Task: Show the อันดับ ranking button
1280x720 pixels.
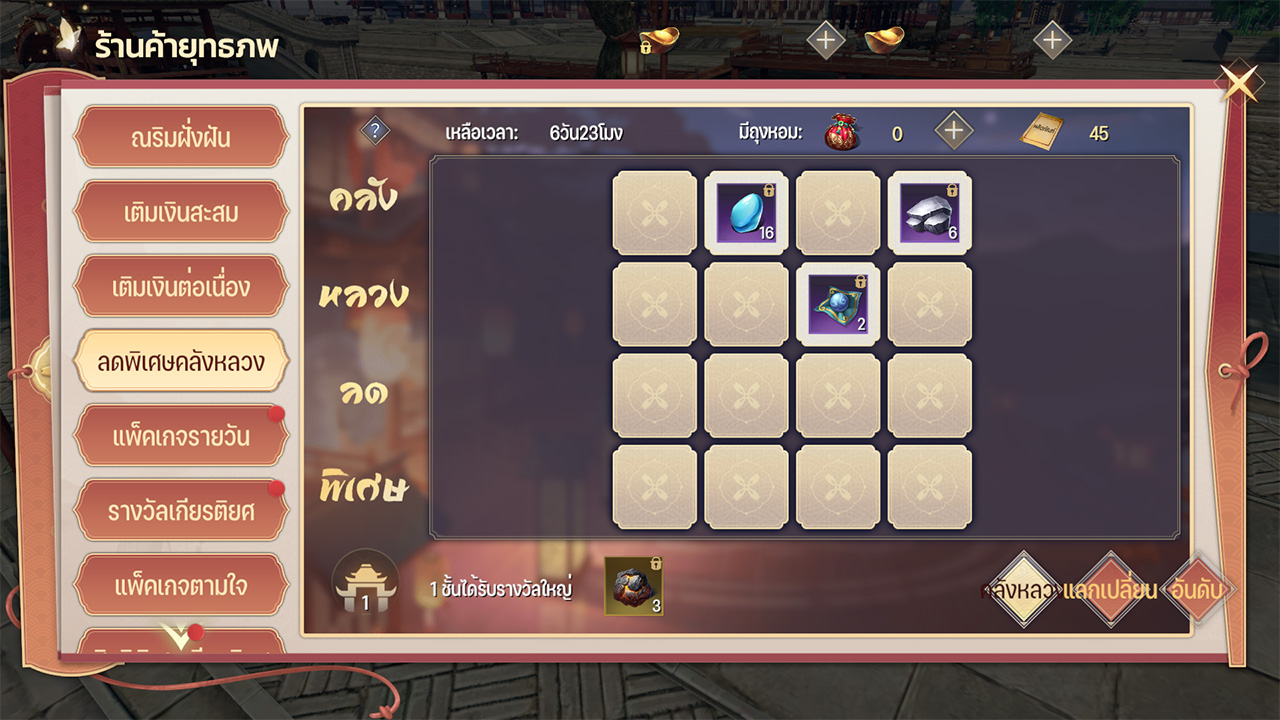Action: [1198, 590]
